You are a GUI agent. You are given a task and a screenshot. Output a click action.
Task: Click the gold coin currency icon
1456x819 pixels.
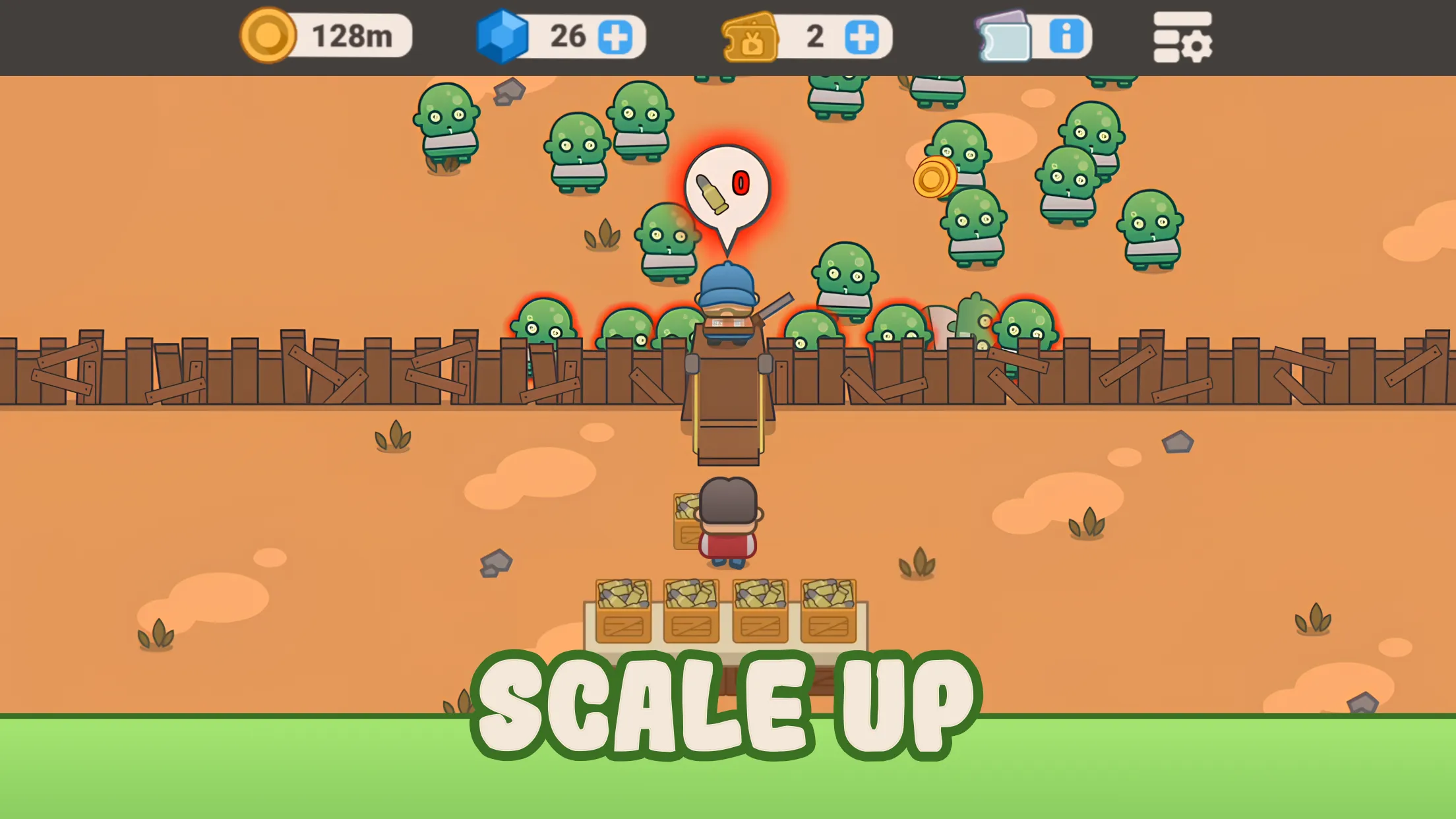click(266, 36)
